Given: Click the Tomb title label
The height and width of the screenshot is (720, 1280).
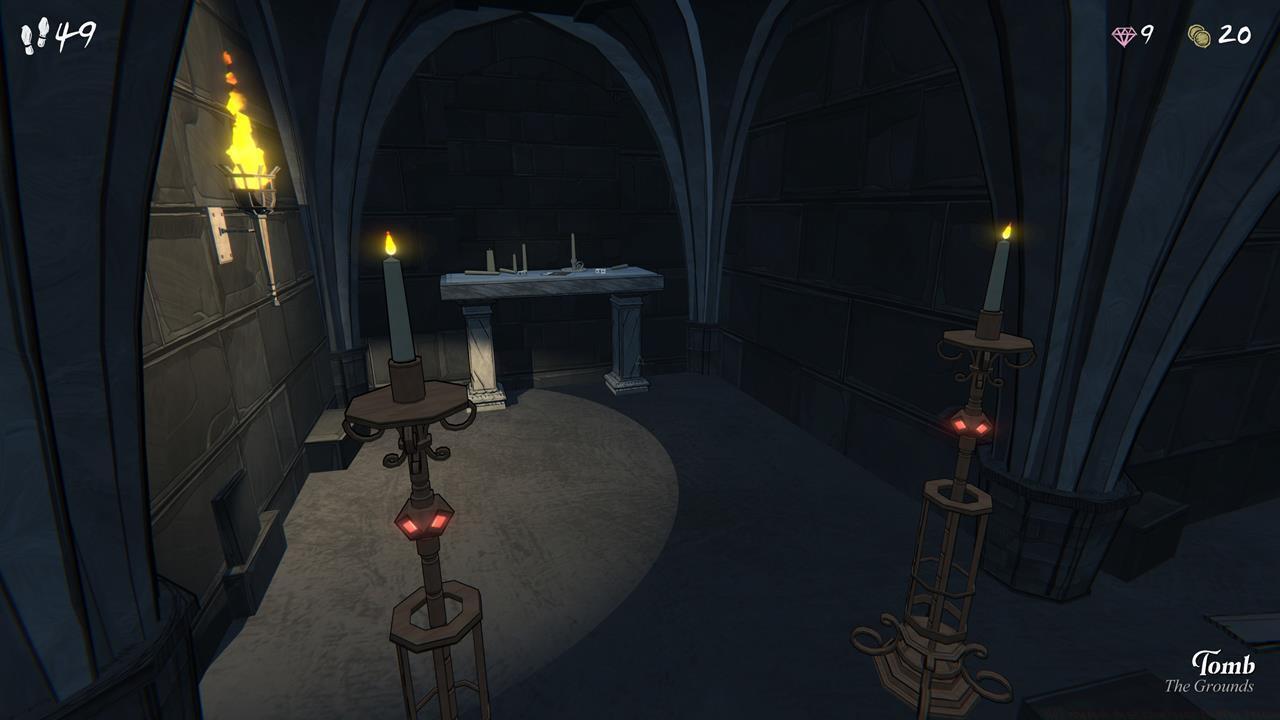Looking at the screenshot, I should 1225,664.
